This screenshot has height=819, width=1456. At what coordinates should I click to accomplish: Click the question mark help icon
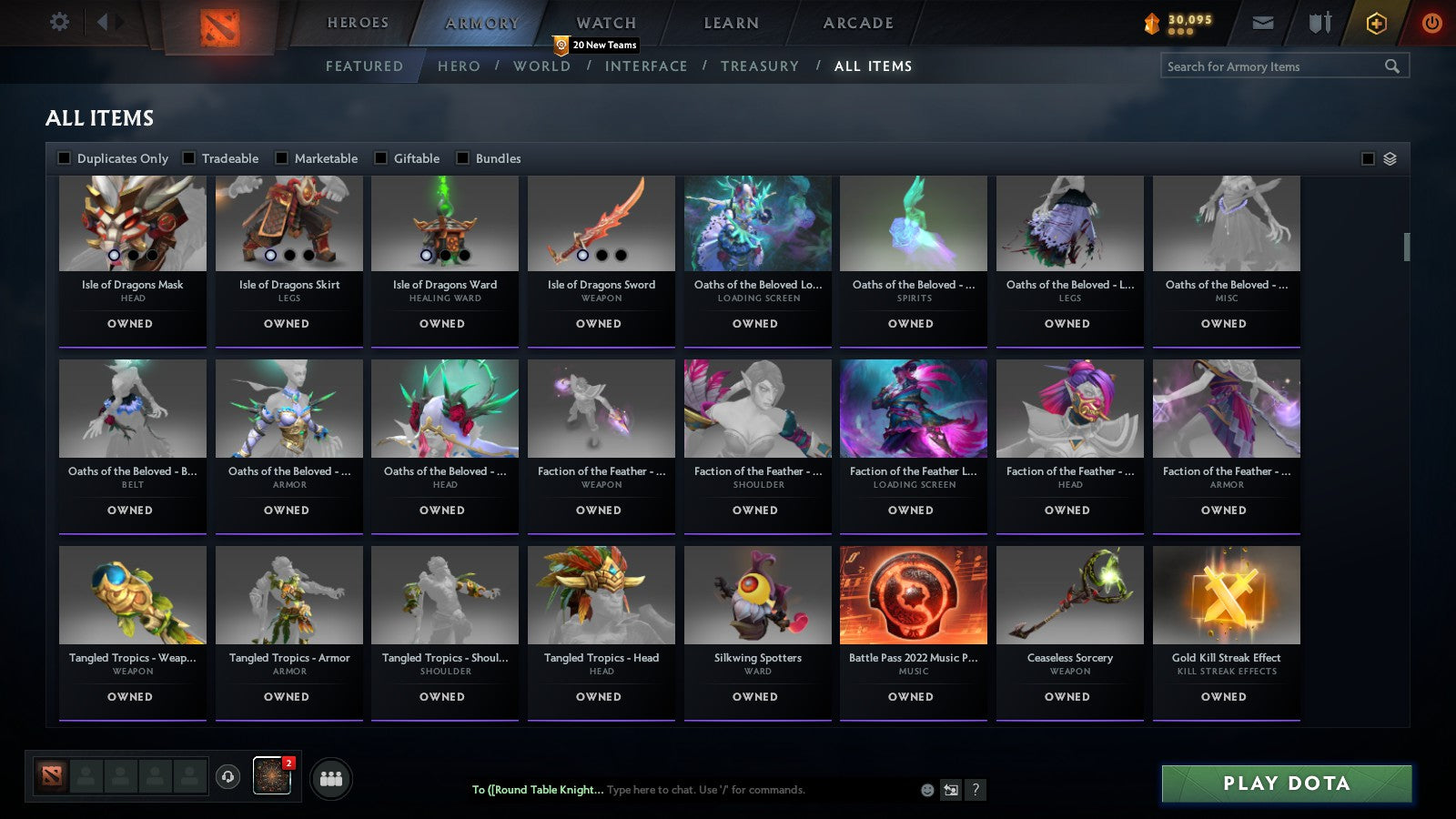[975, 791]
